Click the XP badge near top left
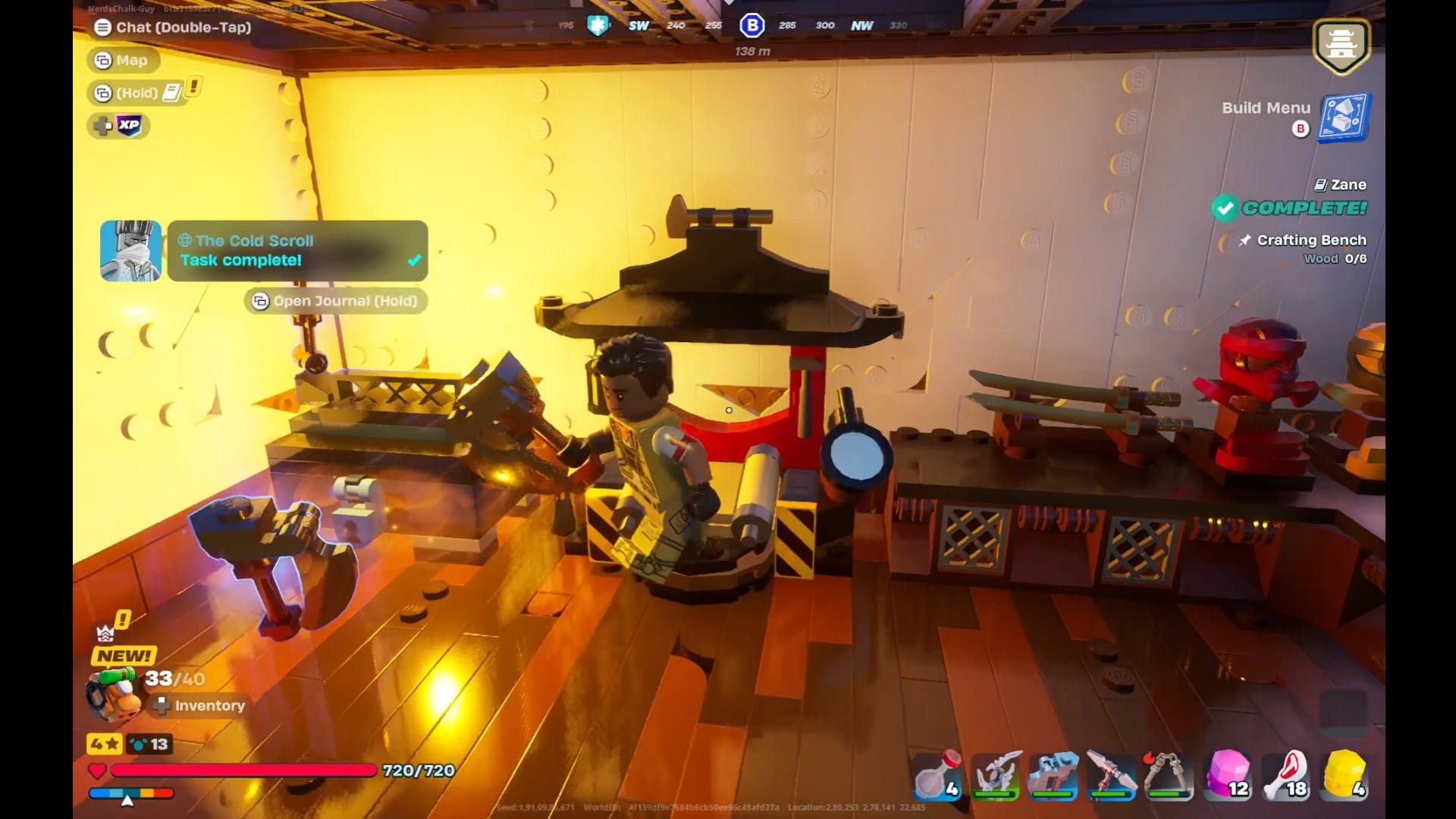Viewport: 1456px width, 819px height. 118,126
